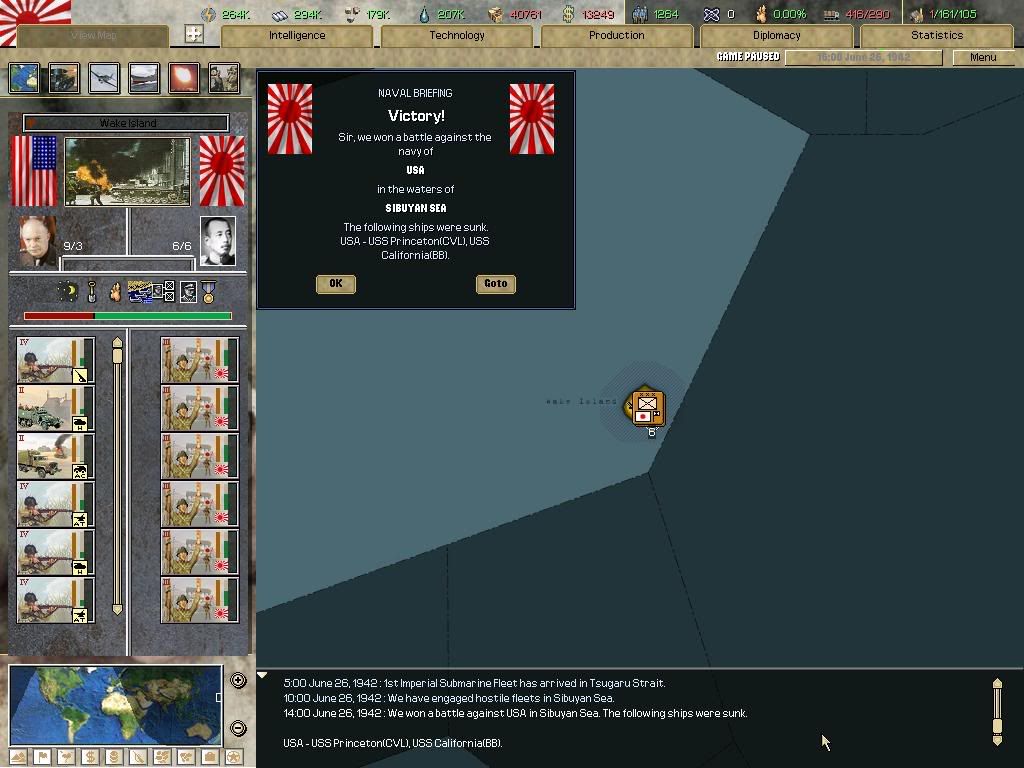Confirm the naval briefing with OK
1024x768 pixels.
[335, 284]
